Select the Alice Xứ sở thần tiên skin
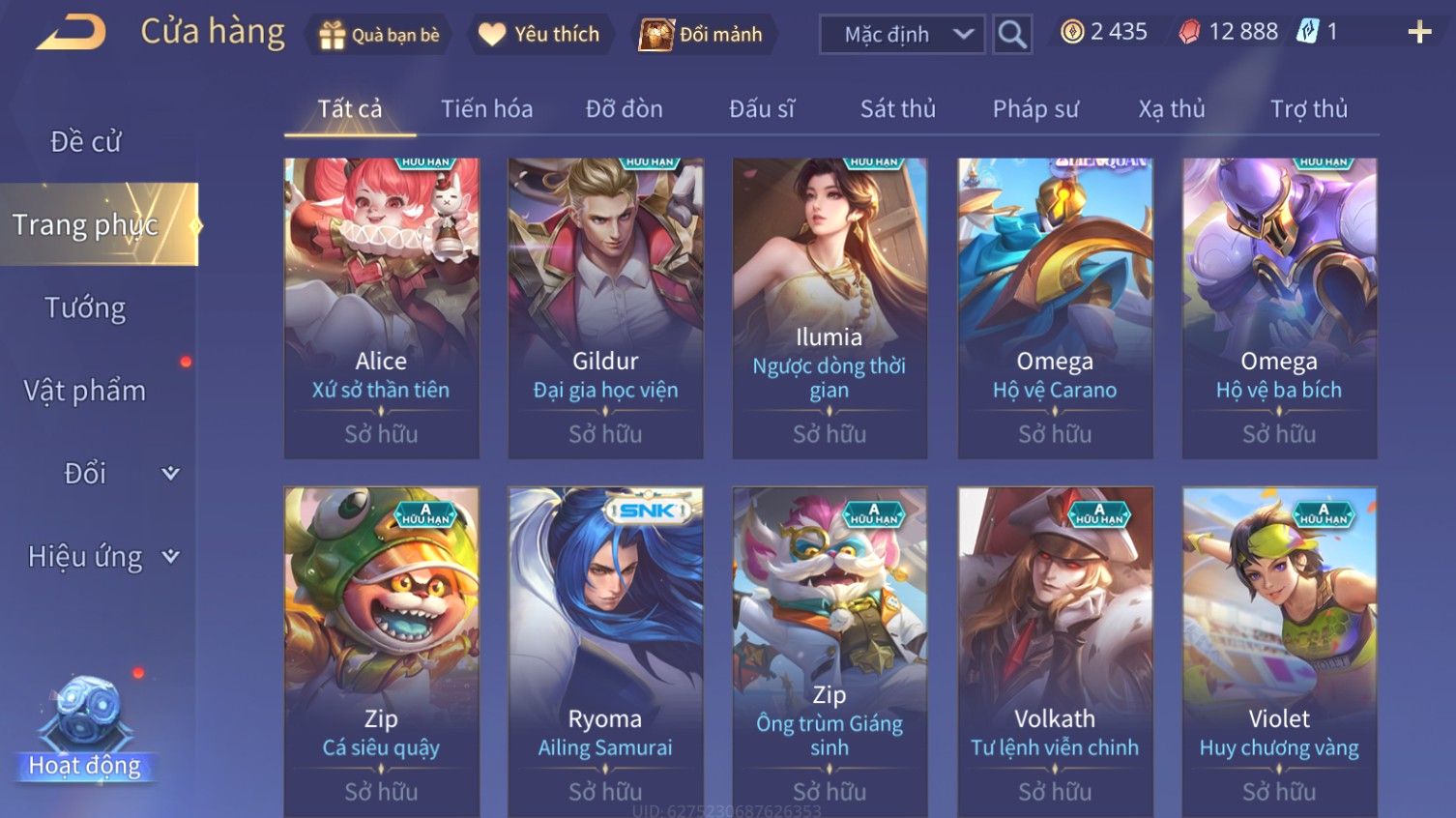 point(381,307)
